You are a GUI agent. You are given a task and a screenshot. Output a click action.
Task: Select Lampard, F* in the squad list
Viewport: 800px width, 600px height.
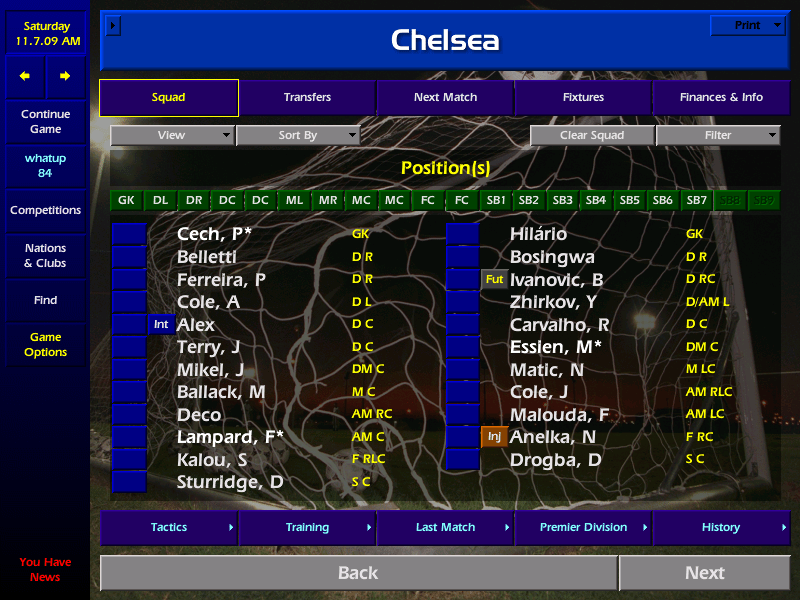click(230, 437)
